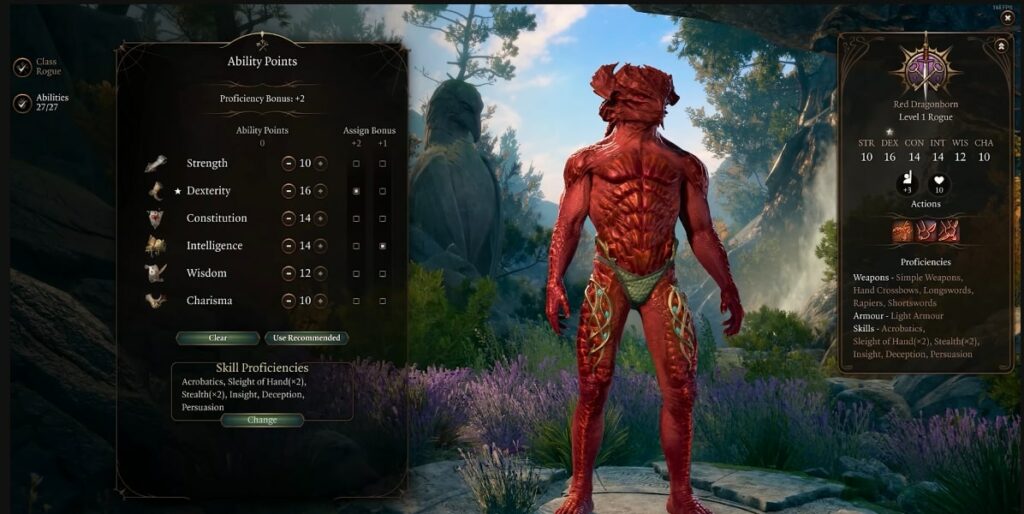
Task: Reduce Intelligence with the minus button
Action: pos(289,245)
